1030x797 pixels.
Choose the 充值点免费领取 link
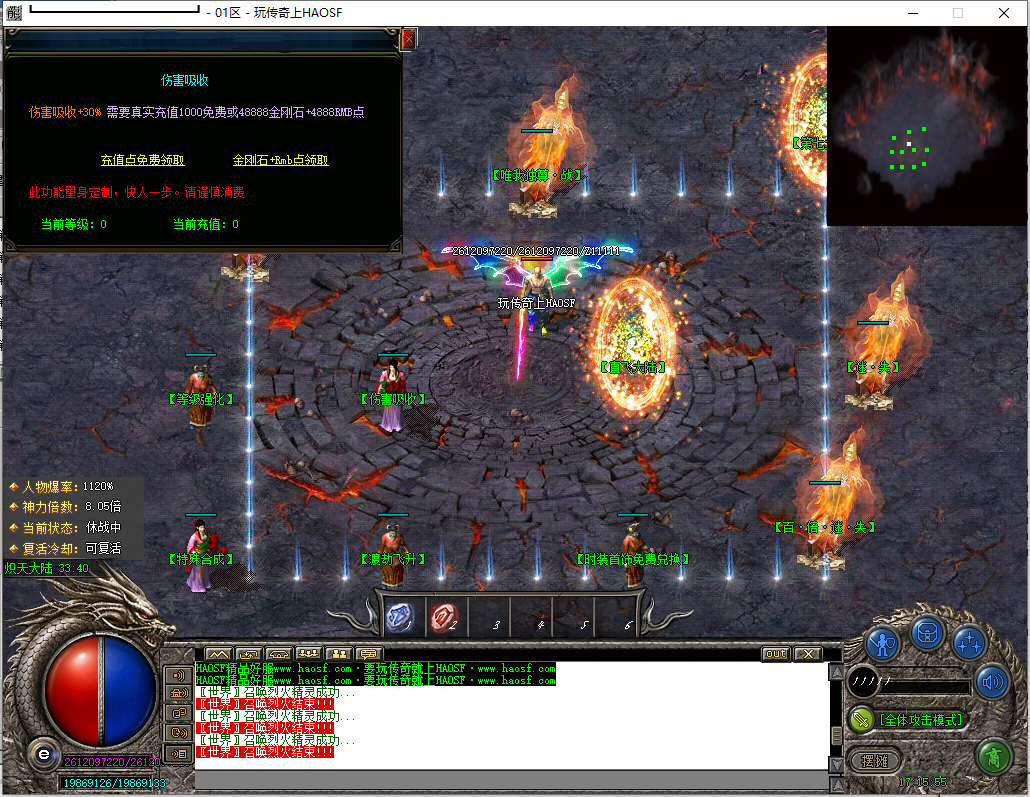143,160
